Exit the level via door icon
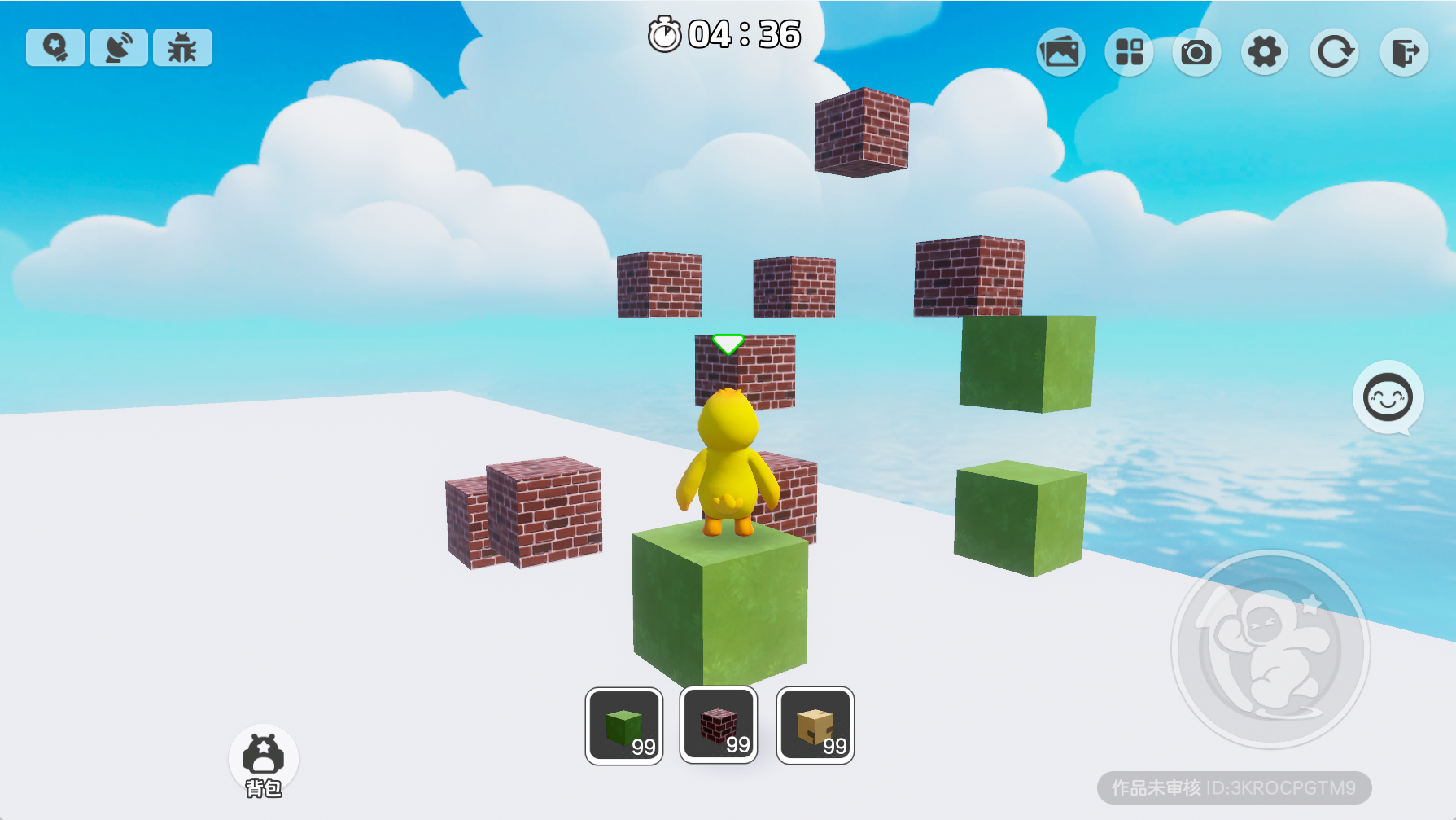Screen dimensions: 1456x820 pos(1404,53)
